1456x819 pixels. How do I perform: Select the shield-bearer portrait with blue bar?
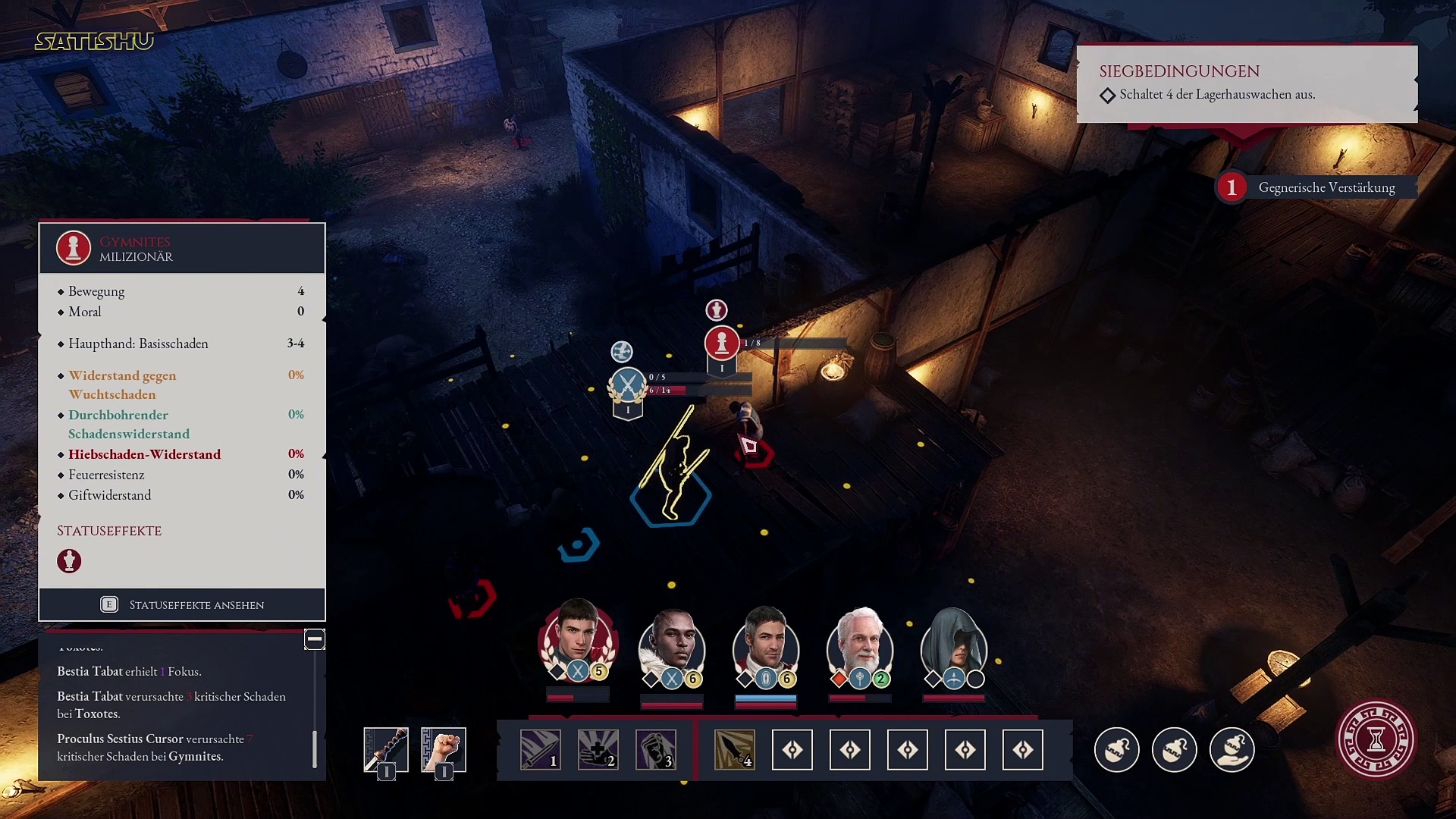766,645
